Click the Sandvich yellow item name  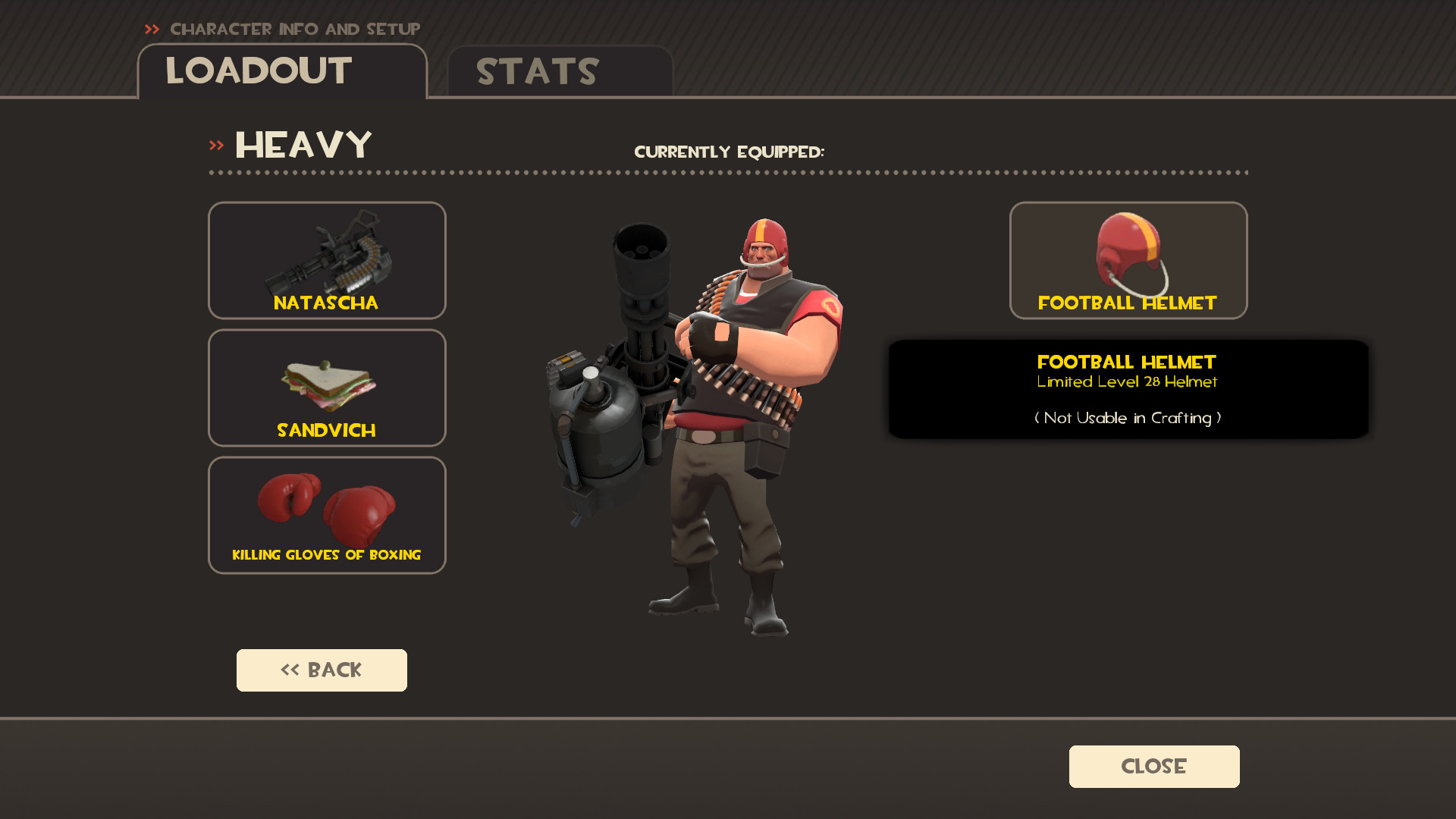pyautogui.click(x=326, y=431)
